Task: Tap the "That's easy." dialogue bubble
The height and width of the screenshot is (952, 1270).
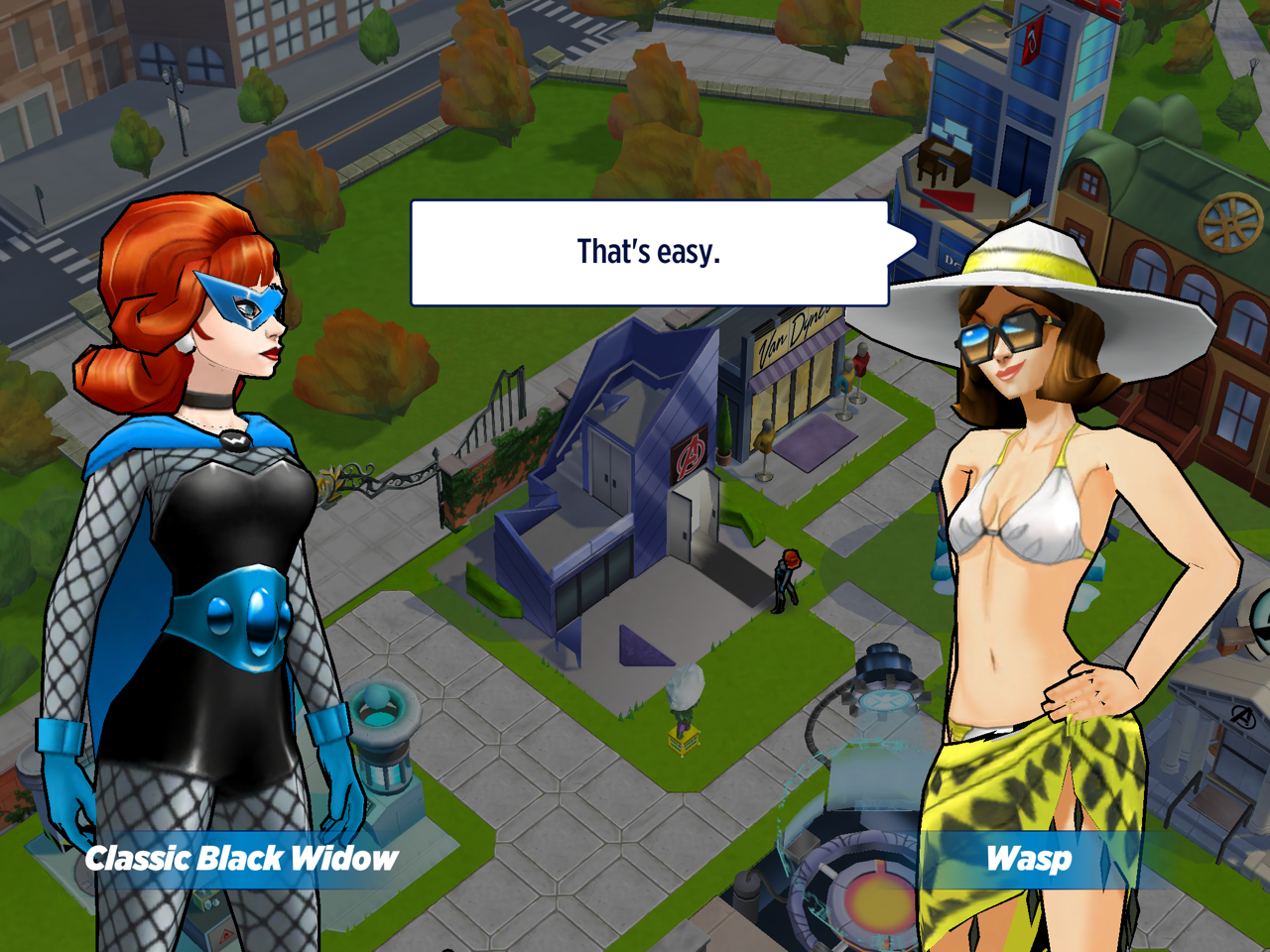Action: 650,253
